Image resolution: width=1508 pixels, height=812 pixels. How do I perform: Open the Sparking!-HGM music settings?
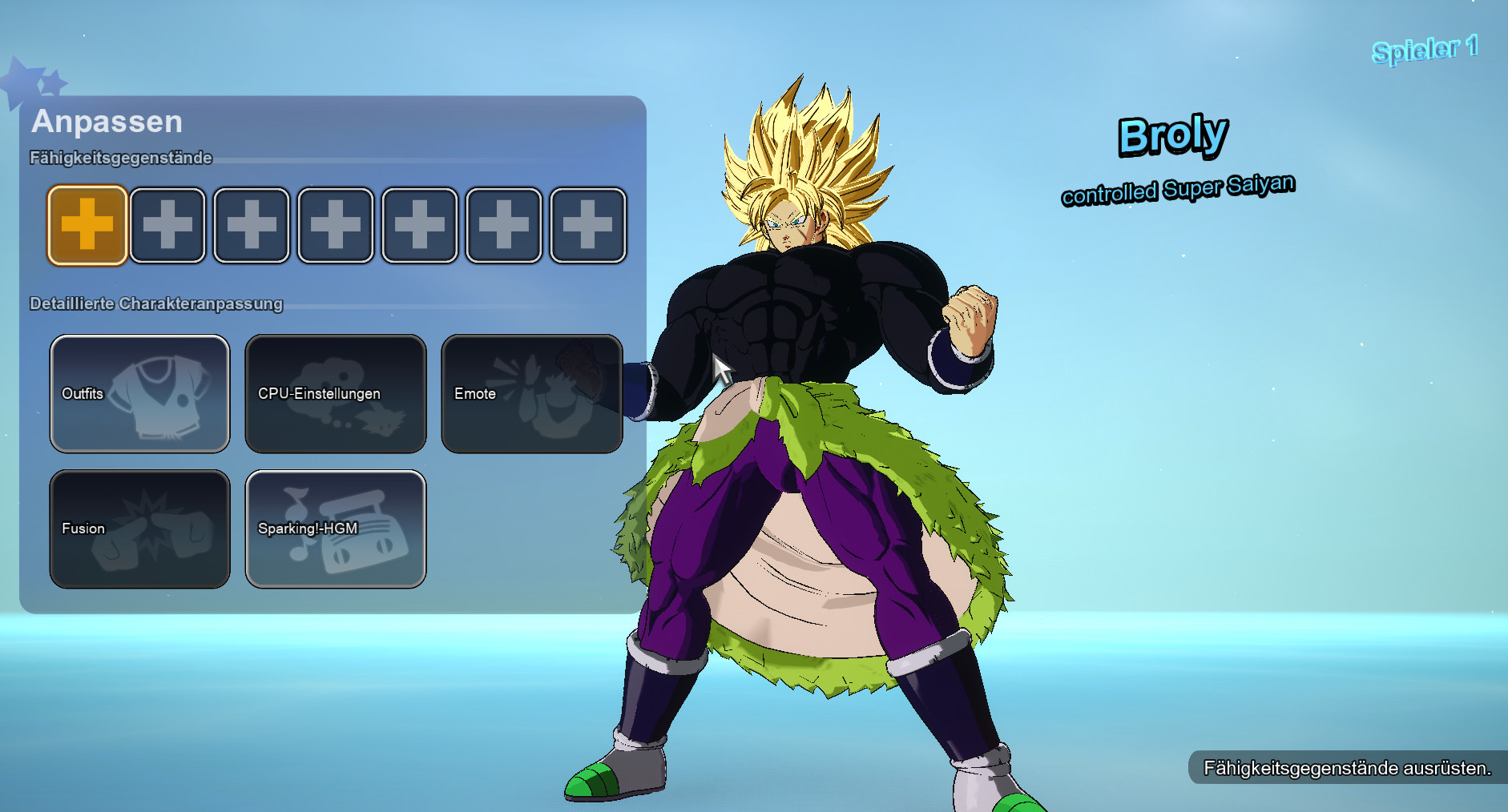335,528
